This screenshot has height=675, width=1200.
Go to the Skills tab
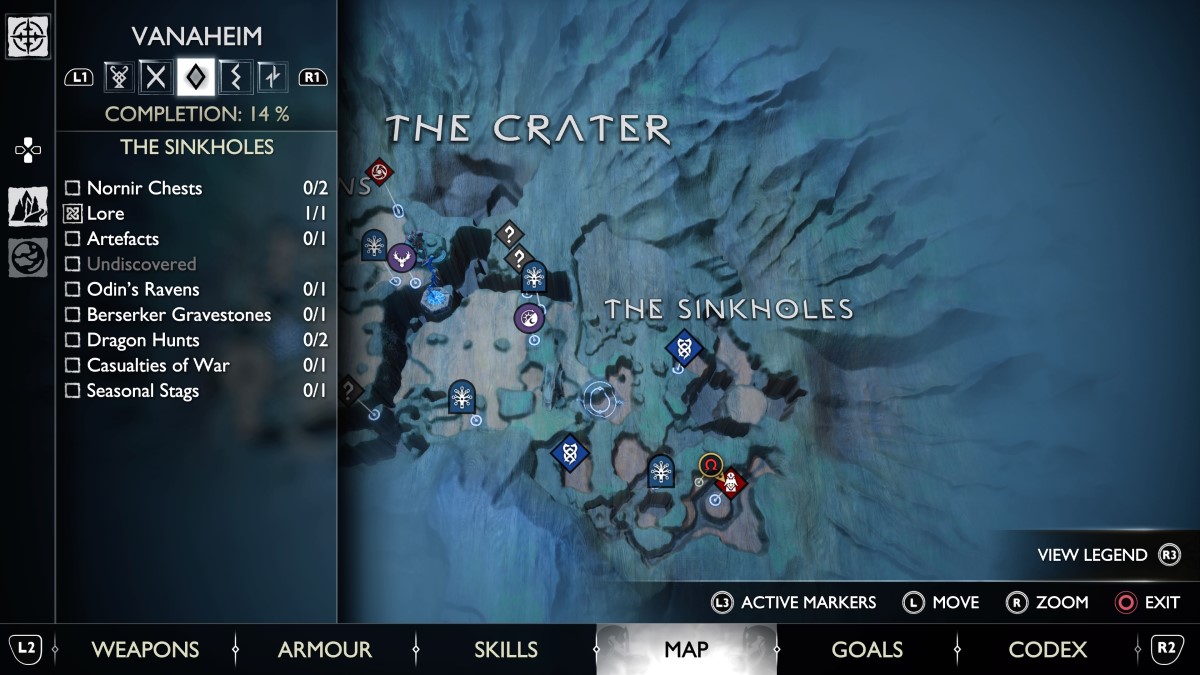[x=505, y=650]
